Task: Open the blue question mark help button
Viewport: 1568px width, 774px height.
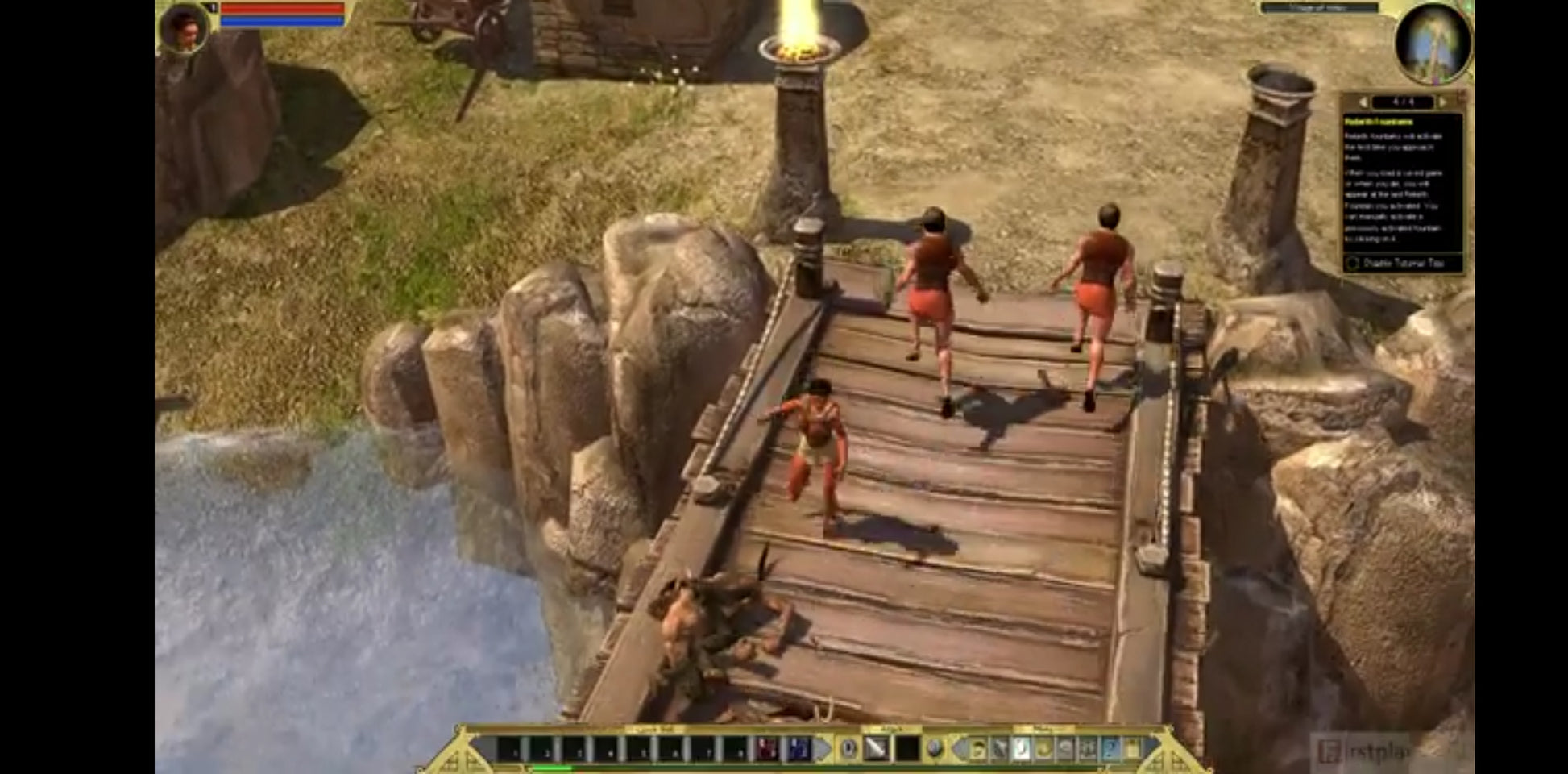Action: coord(1110,749)
